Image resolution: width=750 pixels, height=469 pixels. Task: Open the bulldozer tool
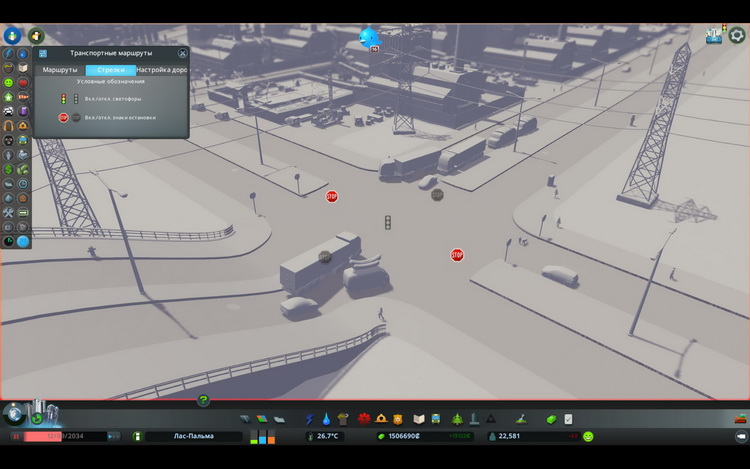pos(741,419)
